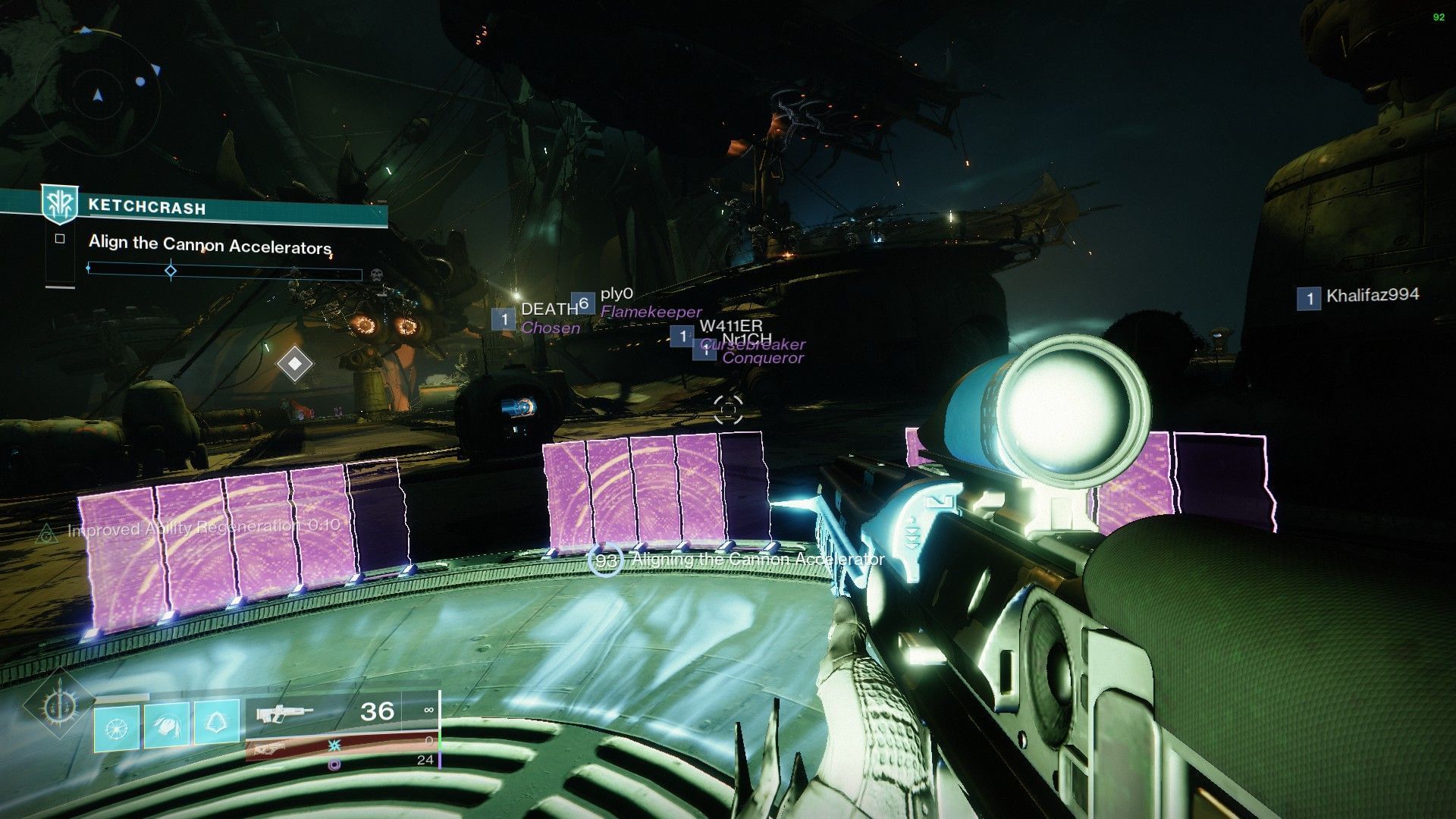Image resolution: width=1456 pixels, height=819 pixels.
Task: Select the class ability barricade icon
Action: pyautogui.click(x=217, y=723)
